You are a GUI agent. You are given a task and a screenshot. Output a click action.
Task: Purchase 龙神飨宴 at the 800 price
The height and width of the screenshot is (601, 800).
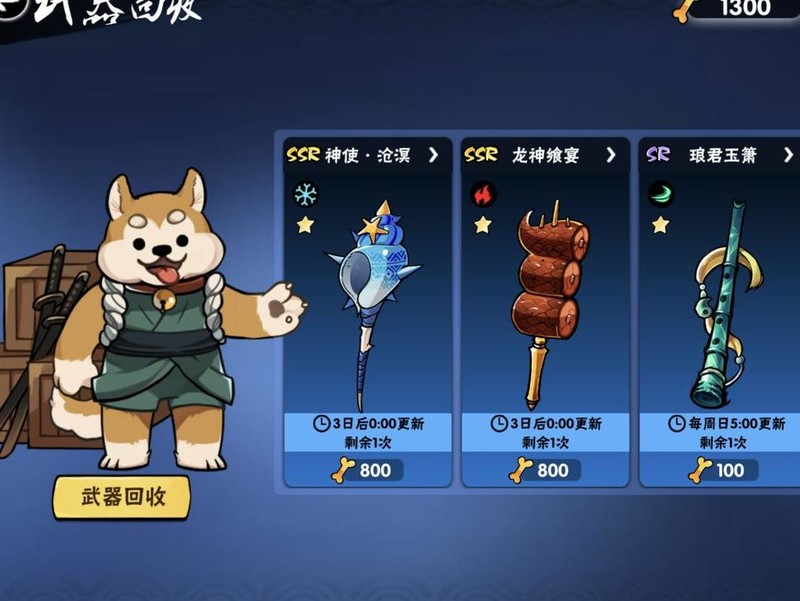[546, 470]
